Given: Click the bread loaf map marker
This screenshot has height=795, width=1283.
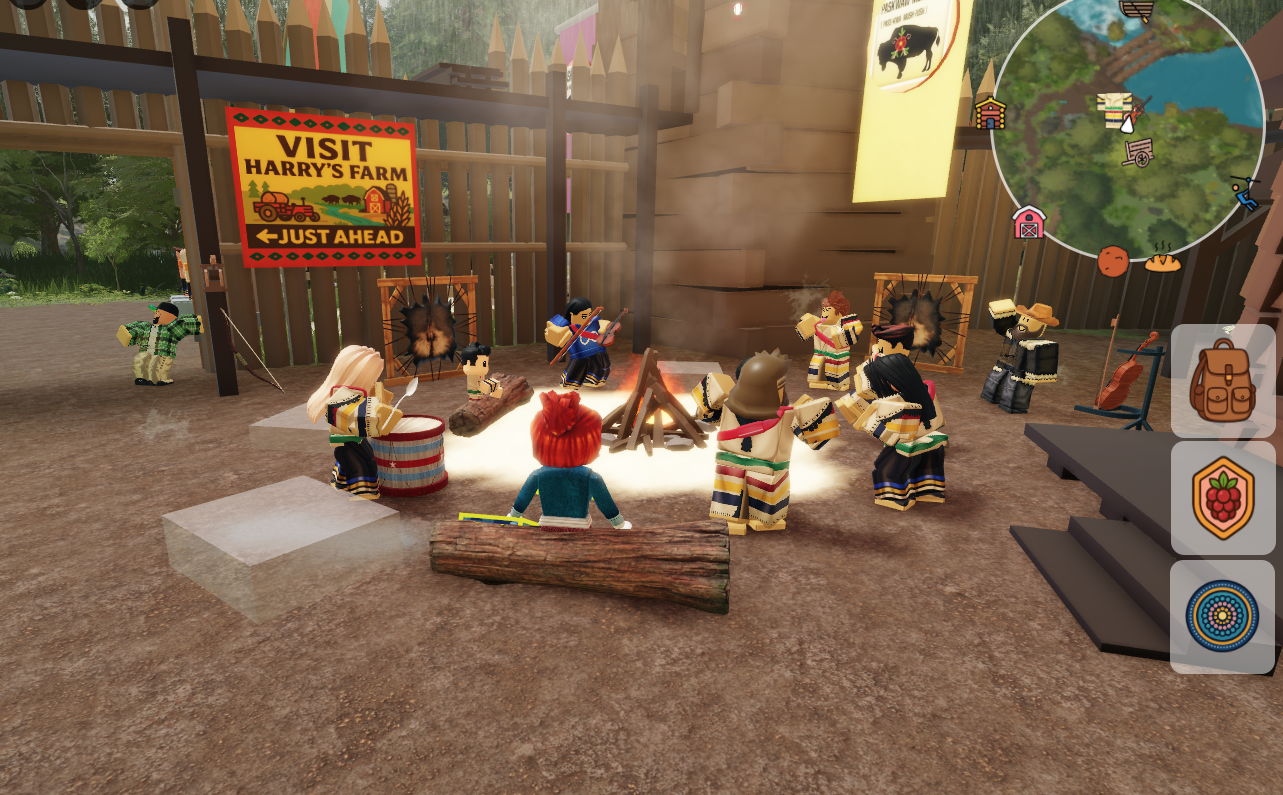Looking at the screenshot, I should point(1162,261).
